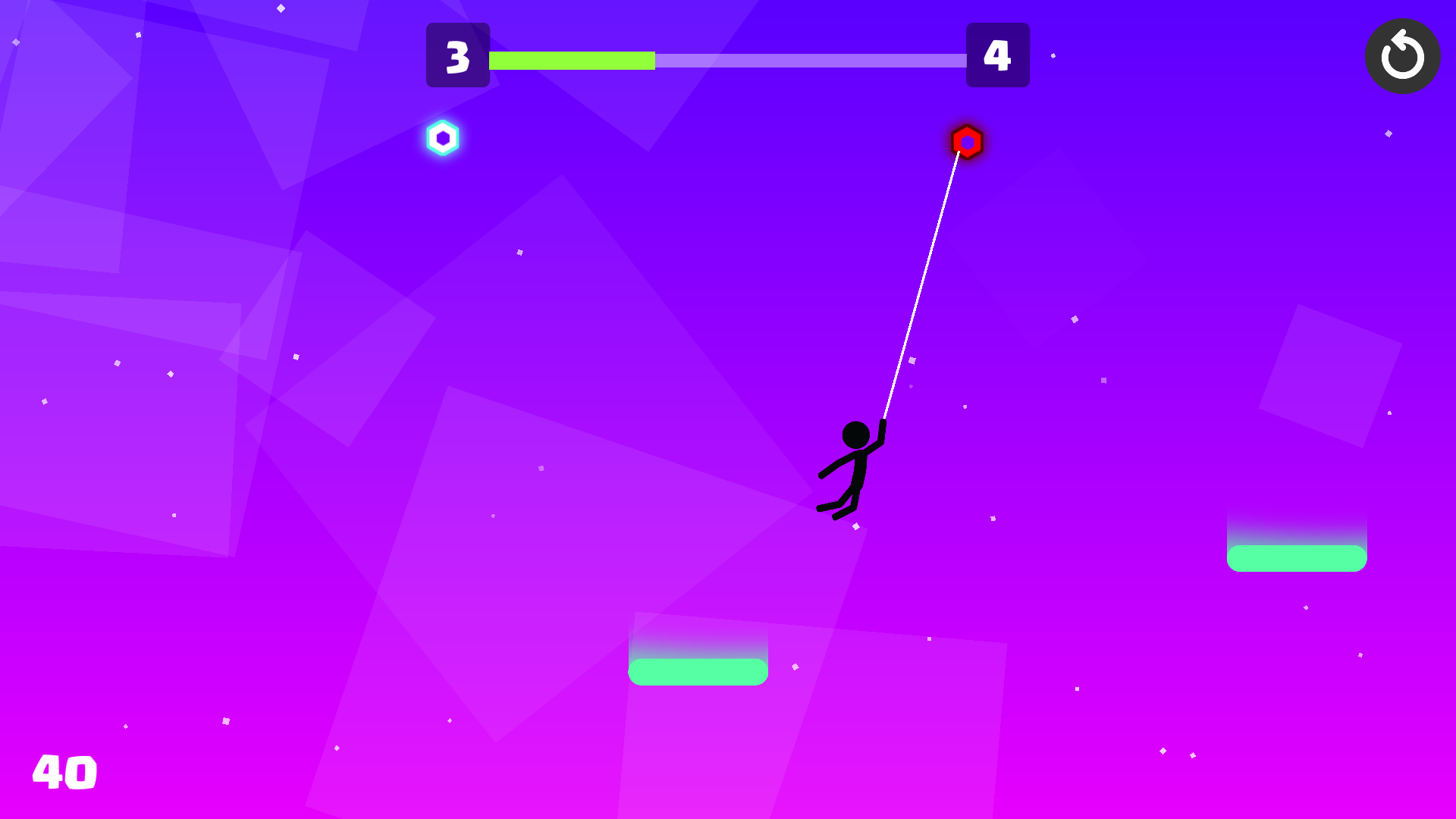
Task: Select the number 4 level tab
Action: [998, 55]
